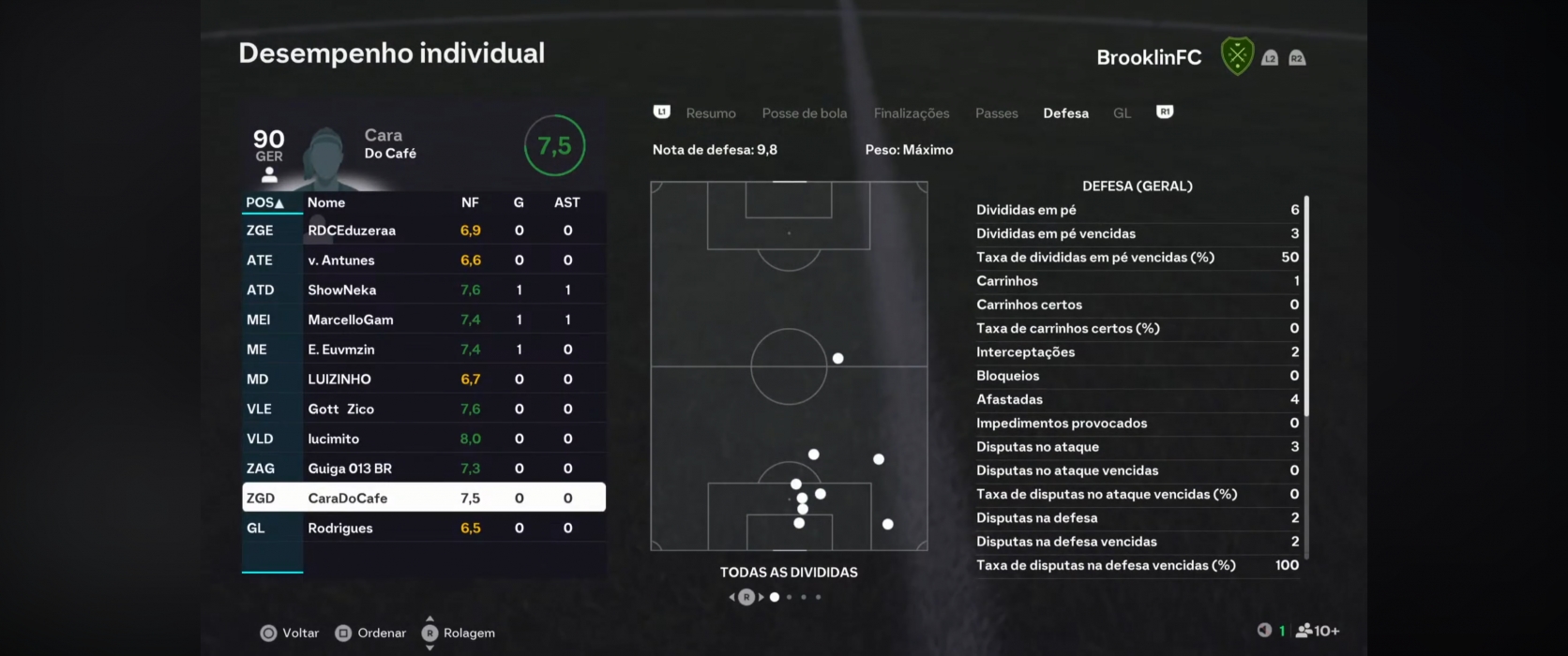Select E. Euvmzin row
Screen dimensions: 1568x656
coord(423,350)
